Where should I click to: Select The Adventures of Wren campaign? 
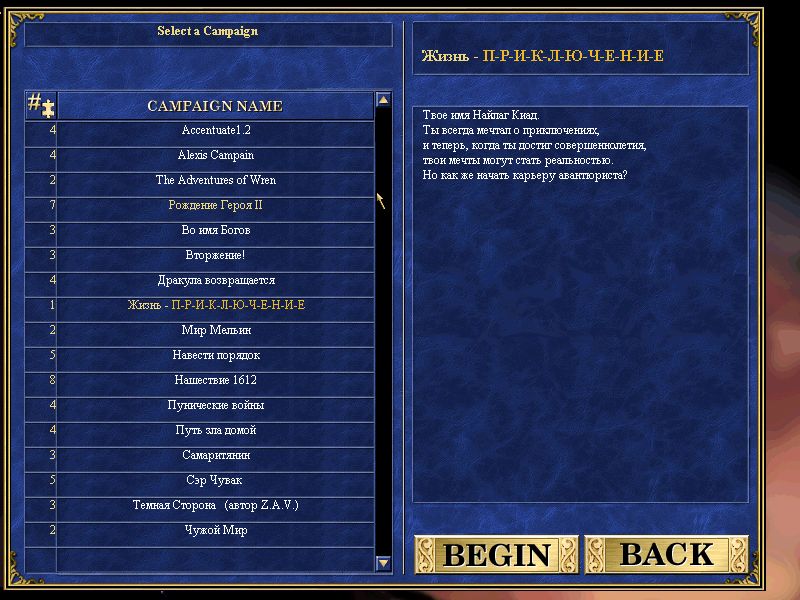coord(215,181)
